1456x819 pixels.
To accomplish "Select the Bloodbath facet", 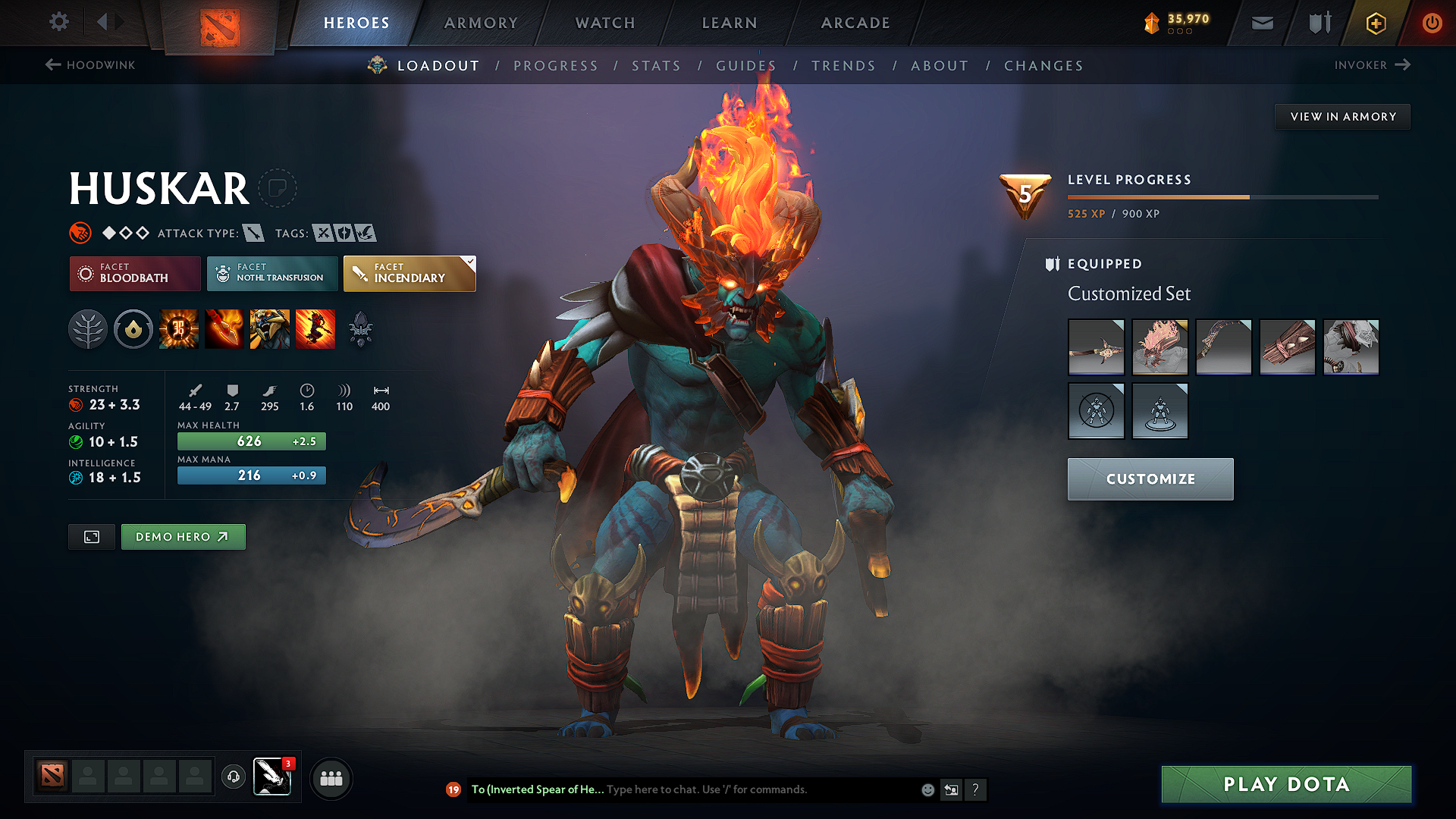I will (134, 274).
